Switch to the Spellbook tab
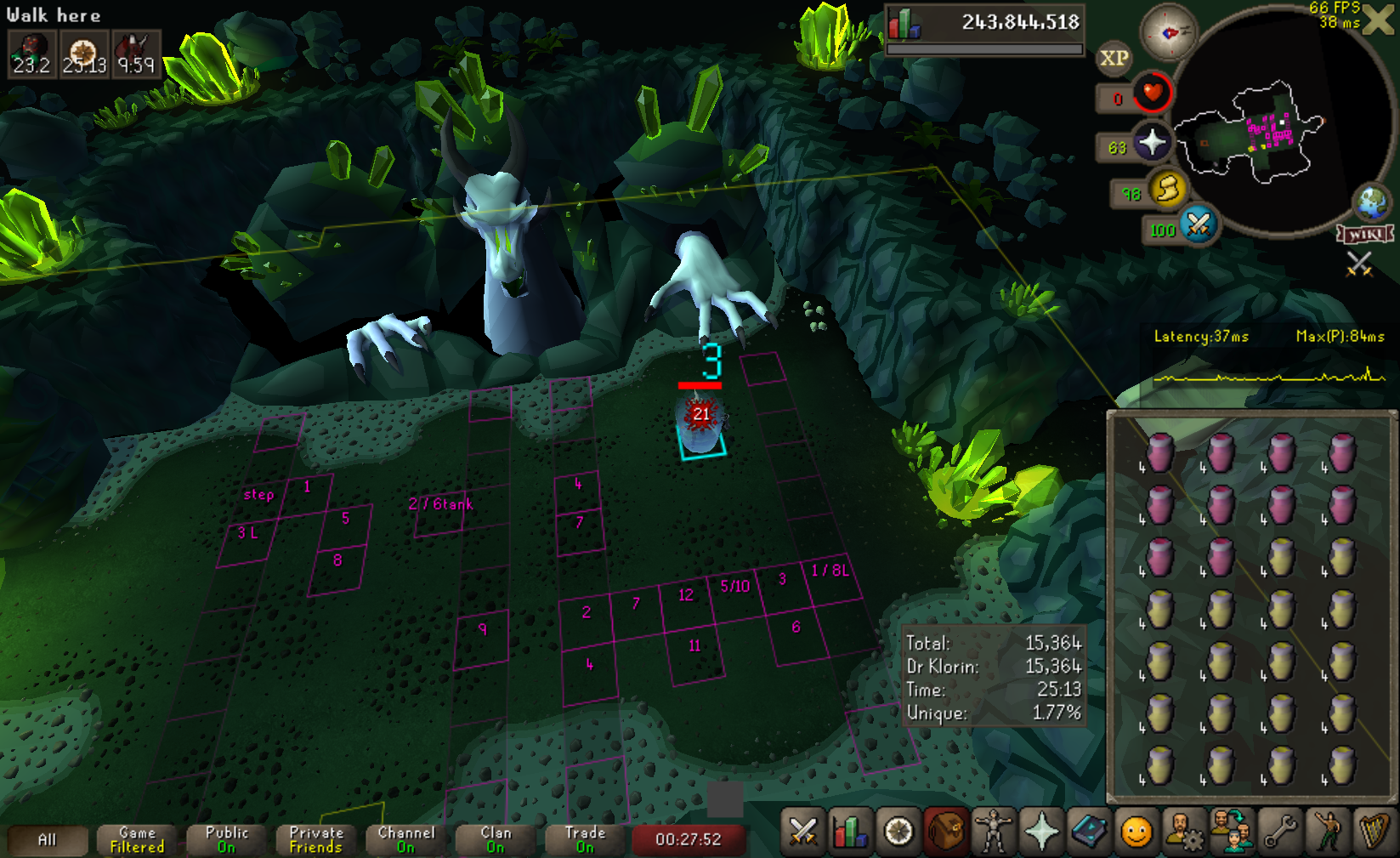 1089,832
